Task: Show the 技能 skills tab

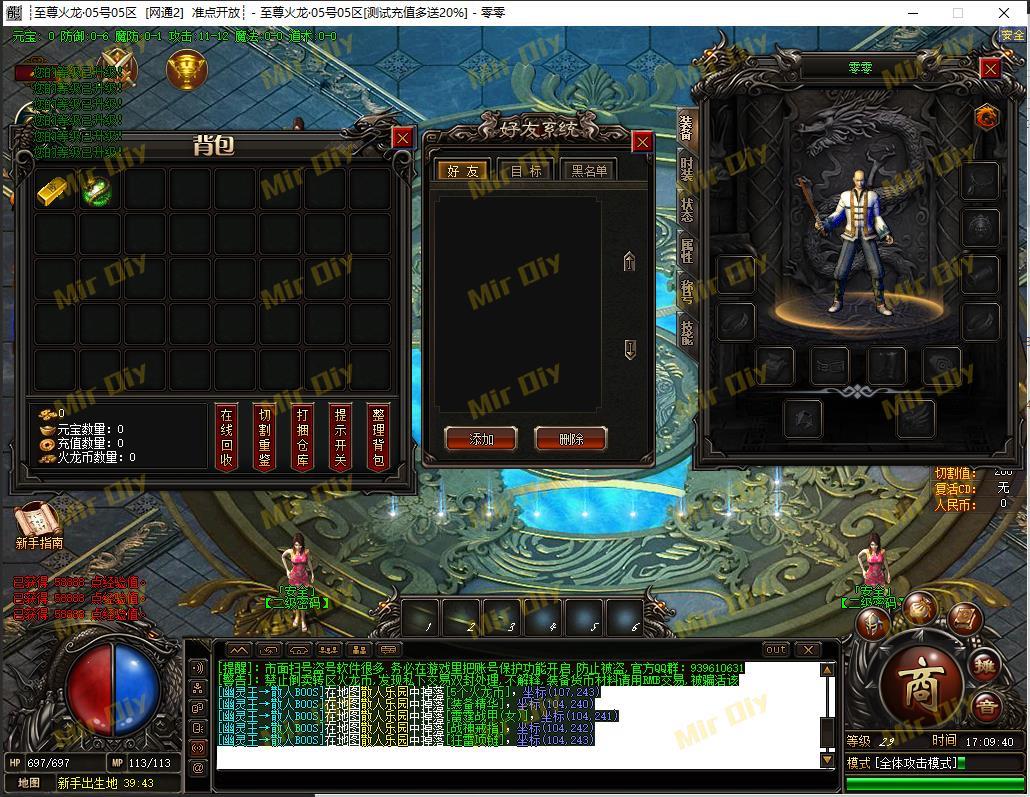Action: 687,331
